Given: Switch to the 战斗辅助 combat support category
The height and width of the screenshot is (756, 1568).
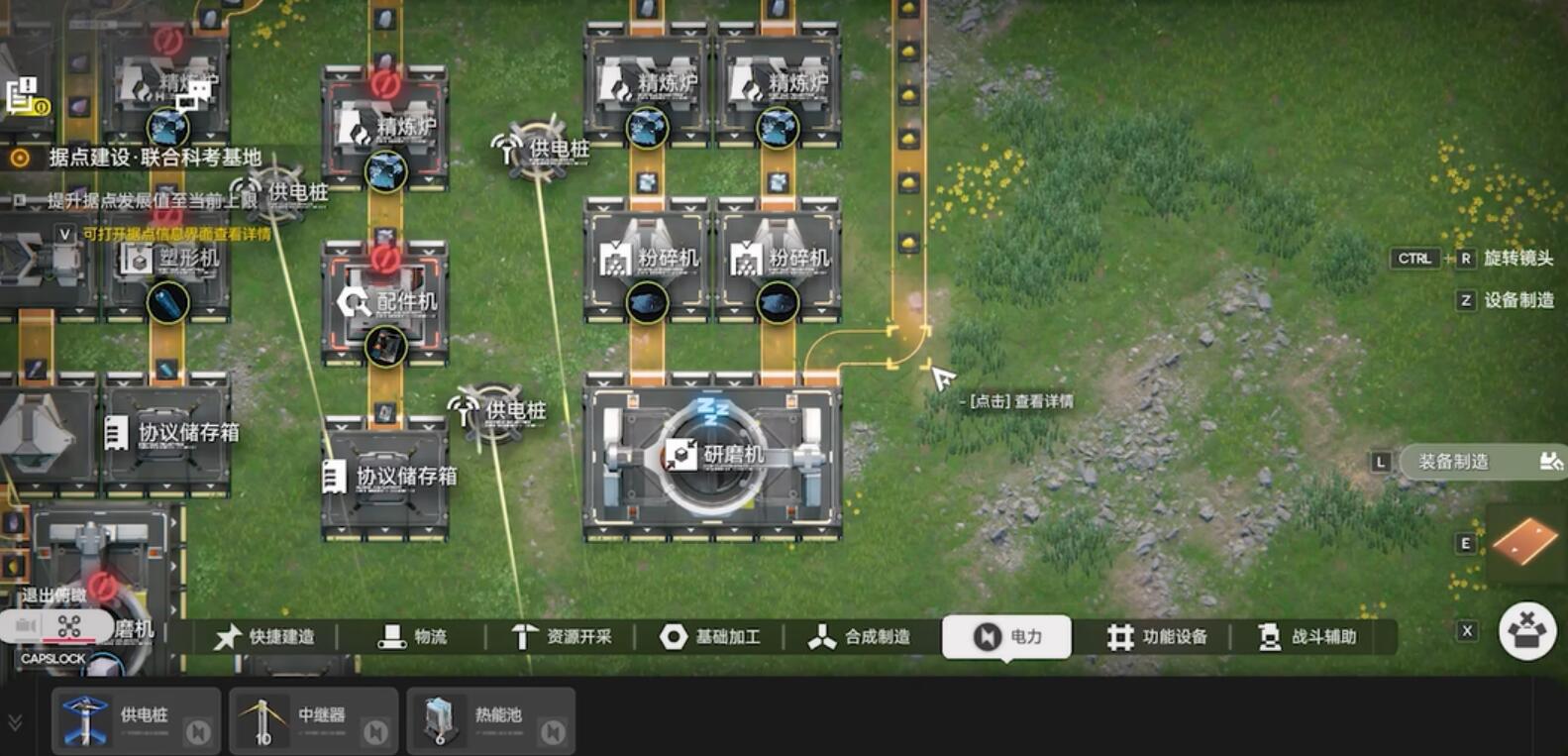Looking at the screenshot, I should tap(1306, 637).
